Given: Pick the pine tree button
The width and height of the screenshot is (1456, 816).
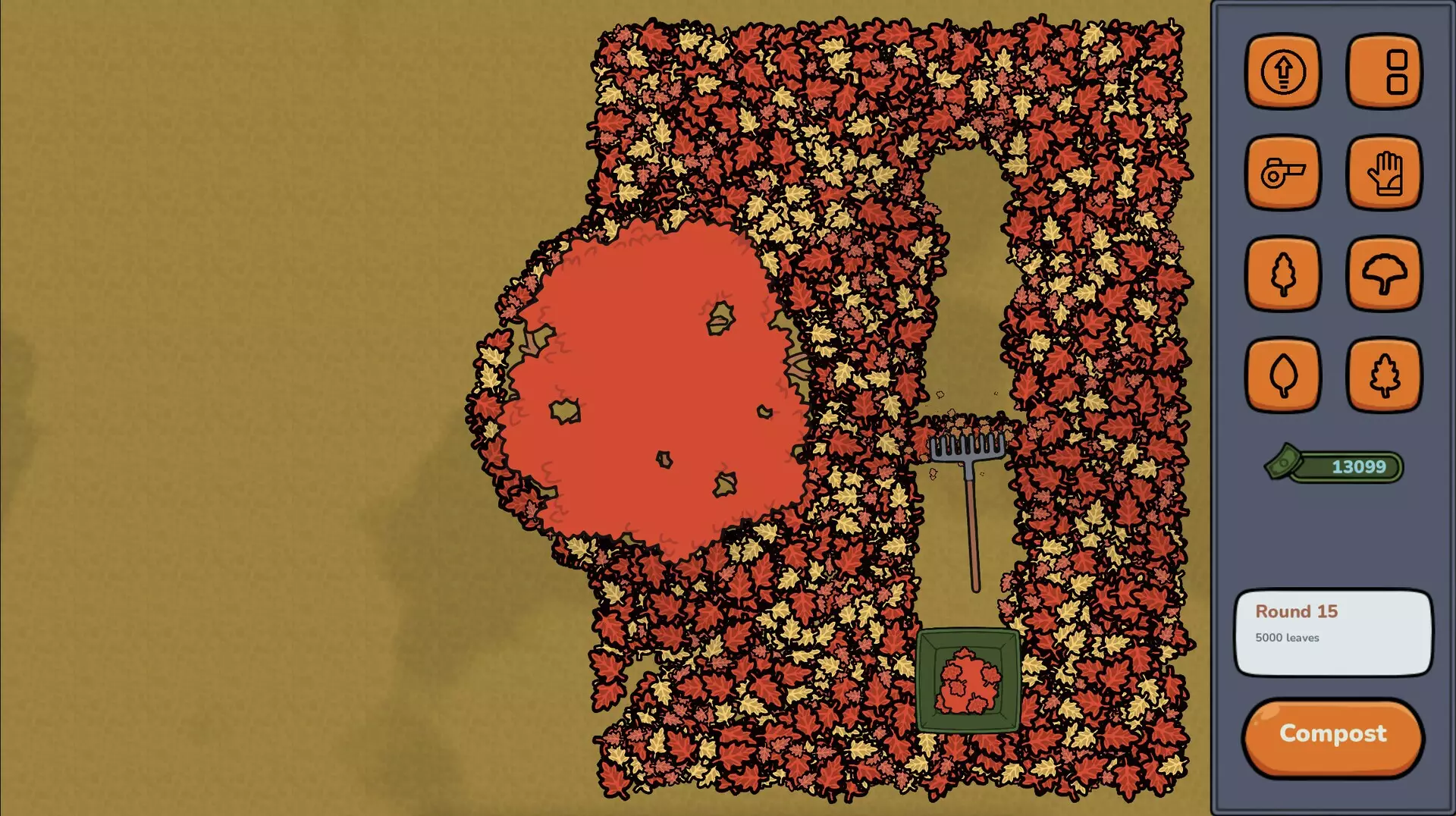Looking at the screenshot, I should [1384, 375].
